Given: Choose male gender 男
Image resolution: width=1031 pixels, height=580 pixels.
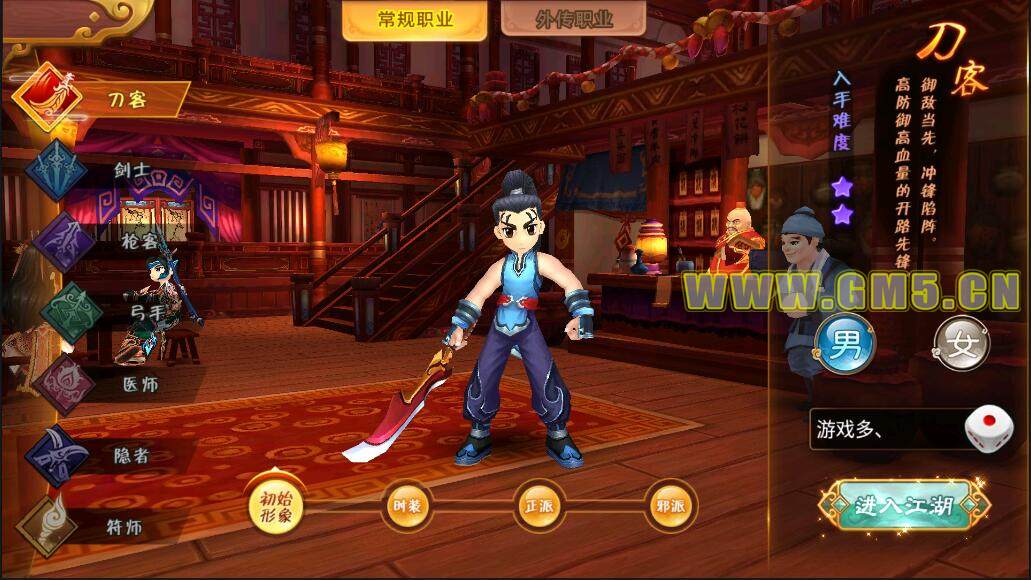Looking at the screenshot, I should click(845, 345).
